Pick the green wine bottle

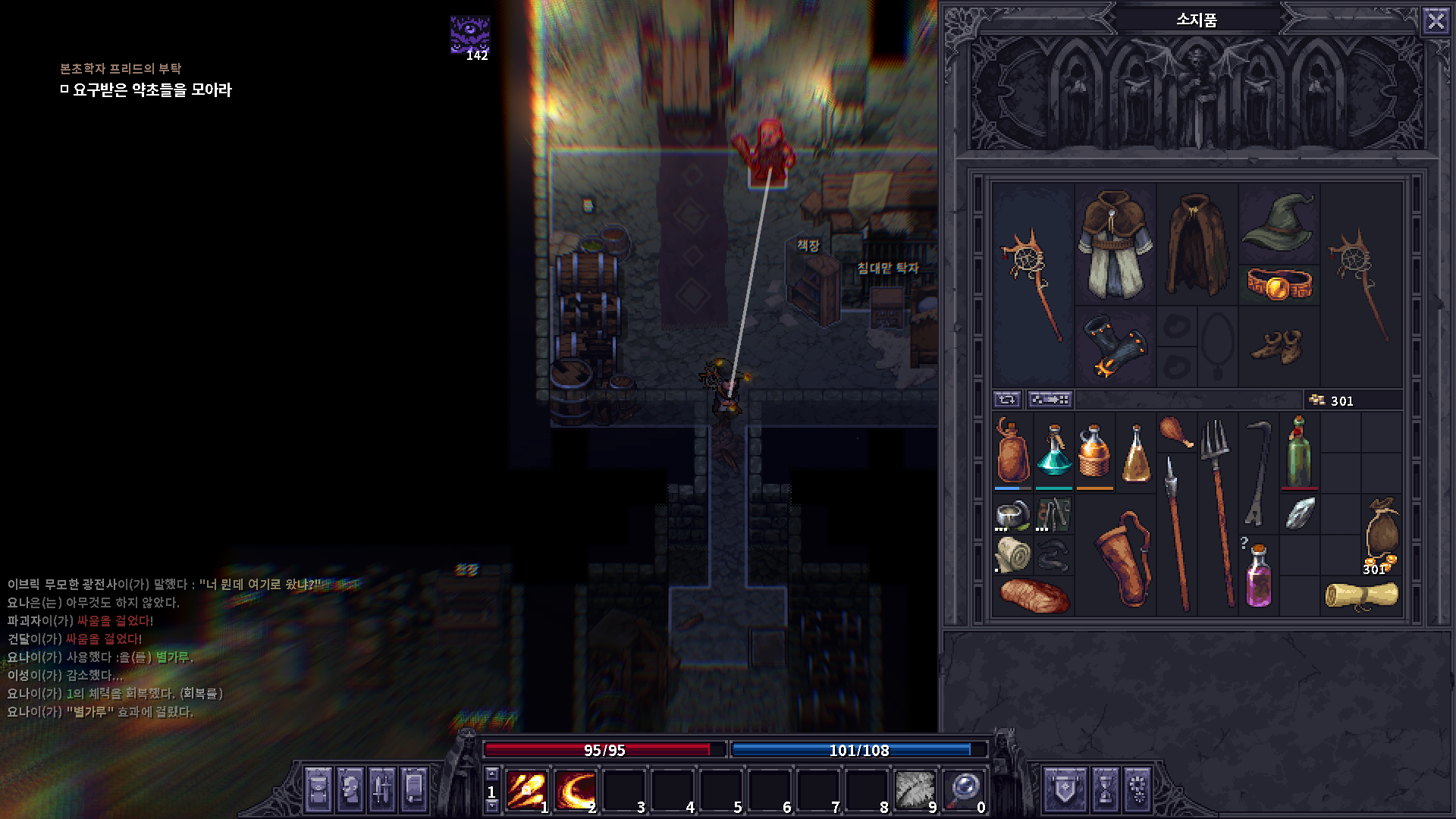1299,452
